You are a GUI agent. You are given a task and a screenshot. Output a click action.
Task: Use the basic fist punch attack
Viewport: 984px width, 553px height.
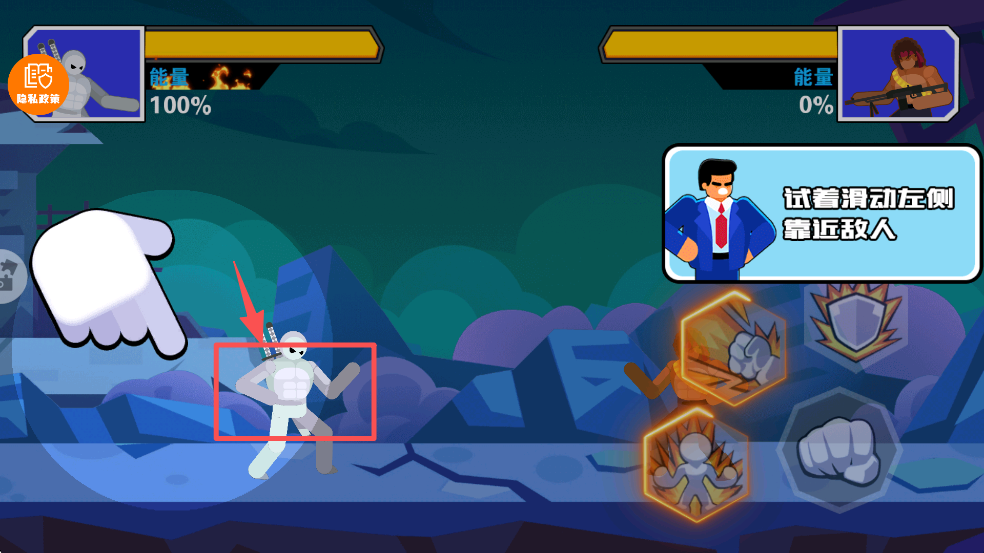point(838,451)
